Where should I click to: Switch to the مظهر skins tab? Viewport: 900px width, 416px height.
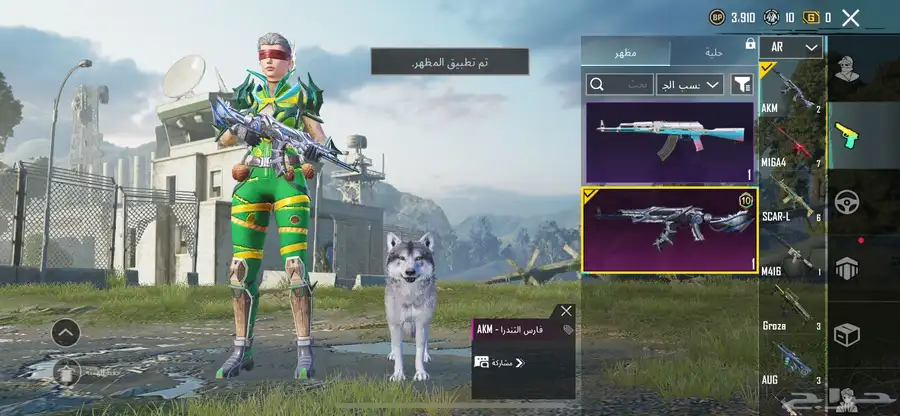tap(626, 51)
